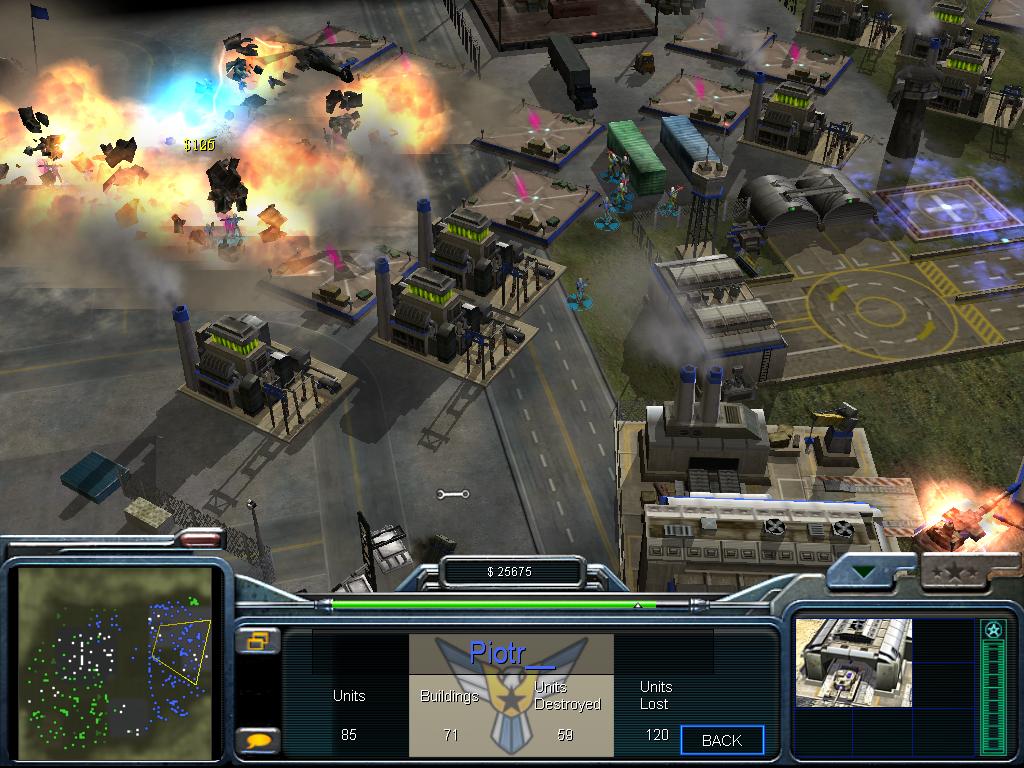Click the BACK button

coord(722,740)
